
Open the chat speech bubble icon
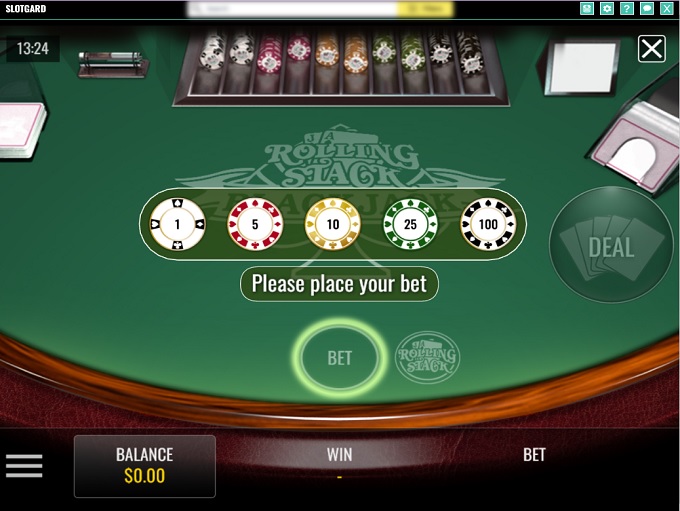(647, 9)
